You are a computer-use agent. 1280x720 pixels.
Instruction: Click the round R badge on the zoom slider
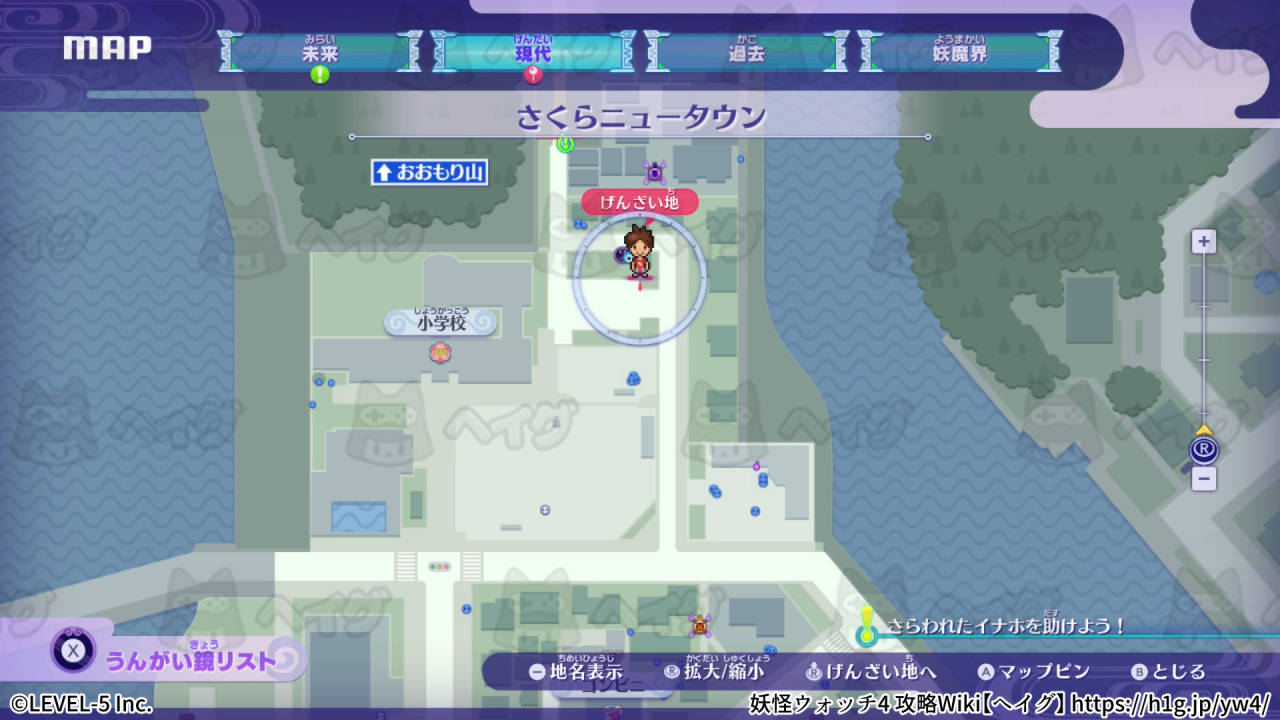(x=1204, y=449)
